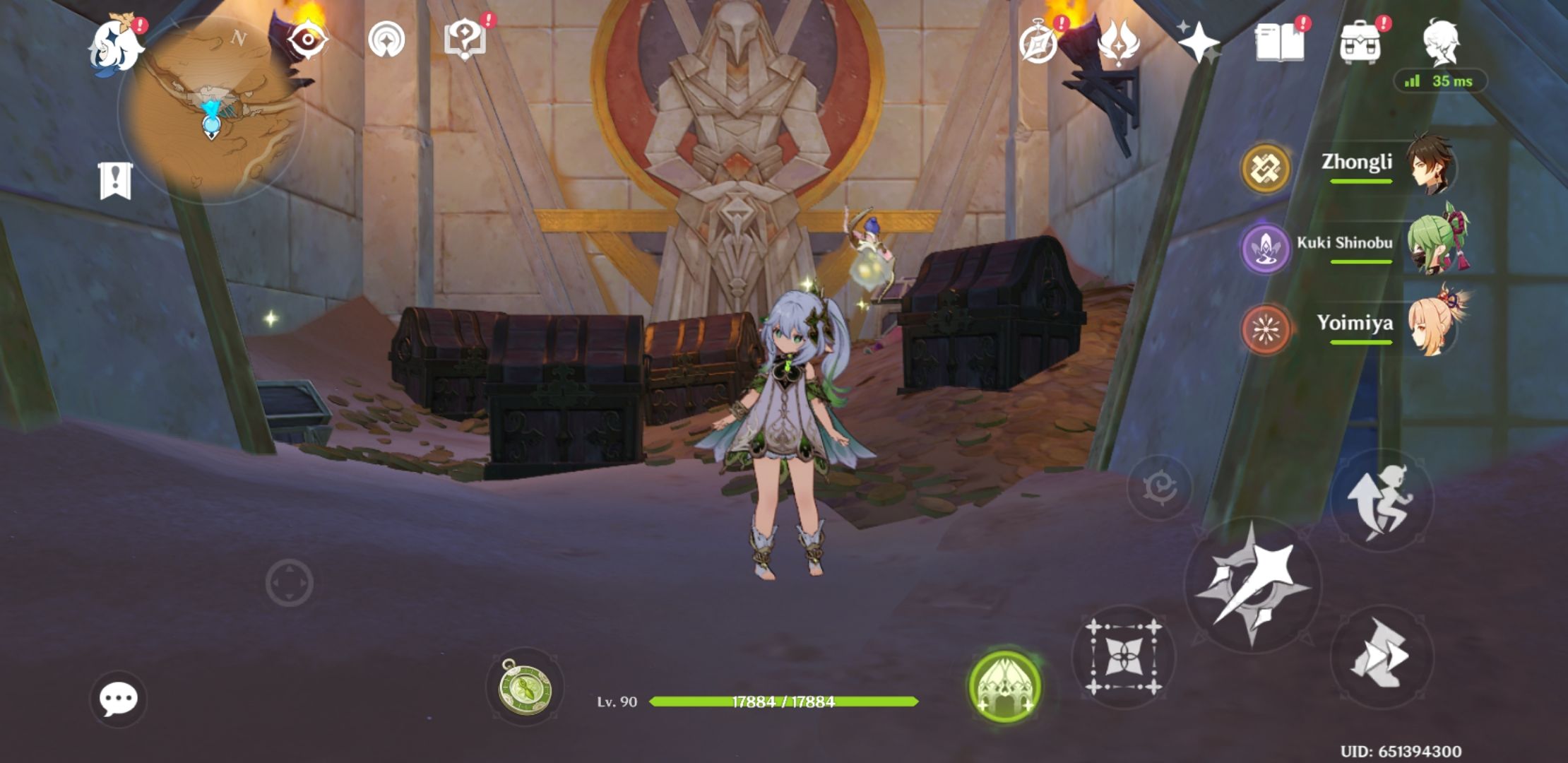1568x763 pixels.
Task: Open the Wish screen via the star icon
Action: coord(1202,44)
